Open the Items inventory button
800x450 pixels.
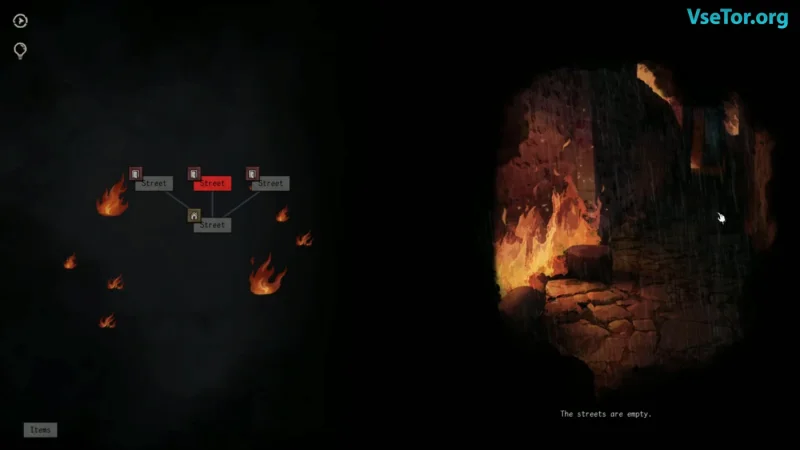pyautogui.click(x=40, y=430)
